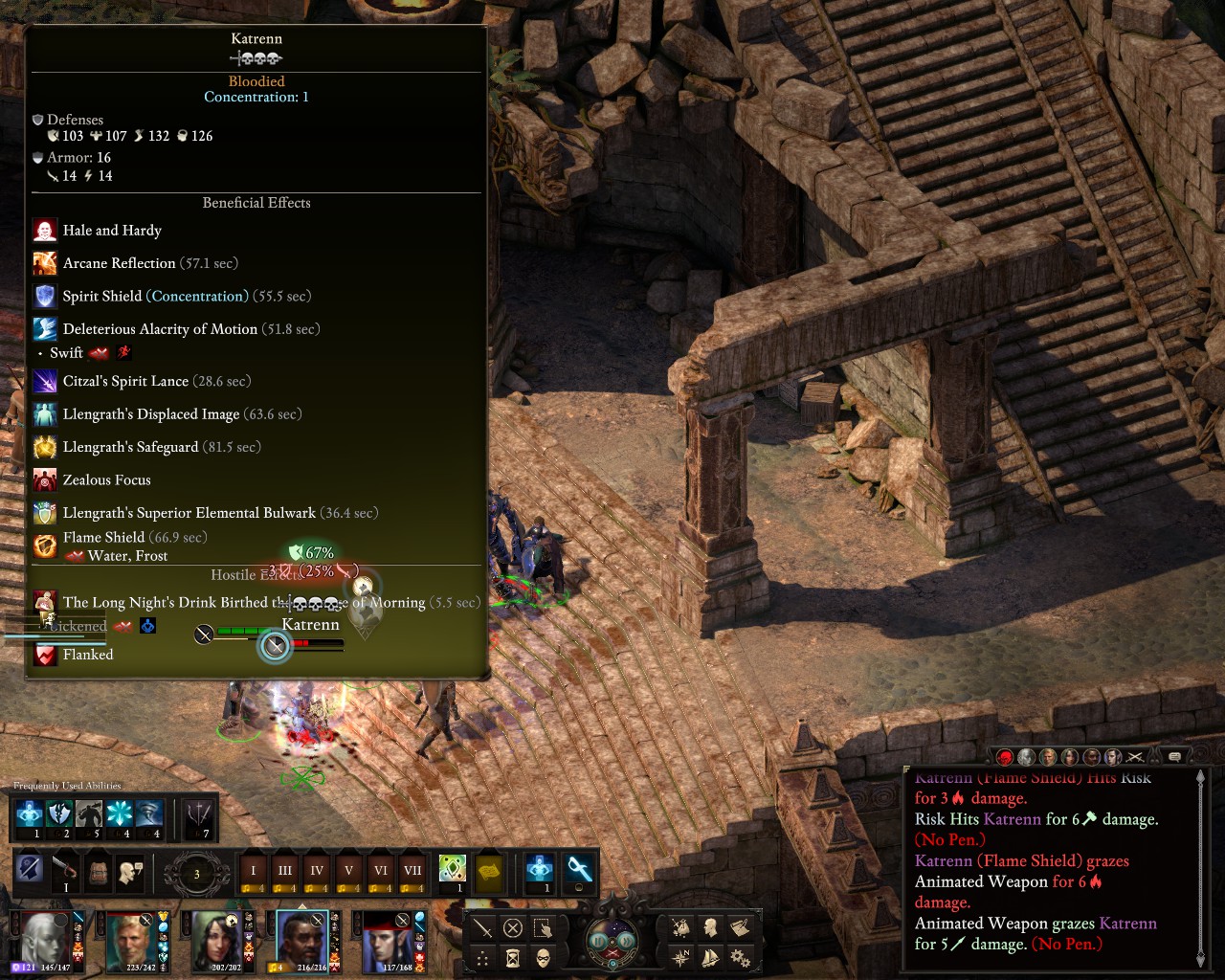This screenshot has height=980, width=1225.
Task: Switch weapon set with the saber icon
Action: [64, 869]
